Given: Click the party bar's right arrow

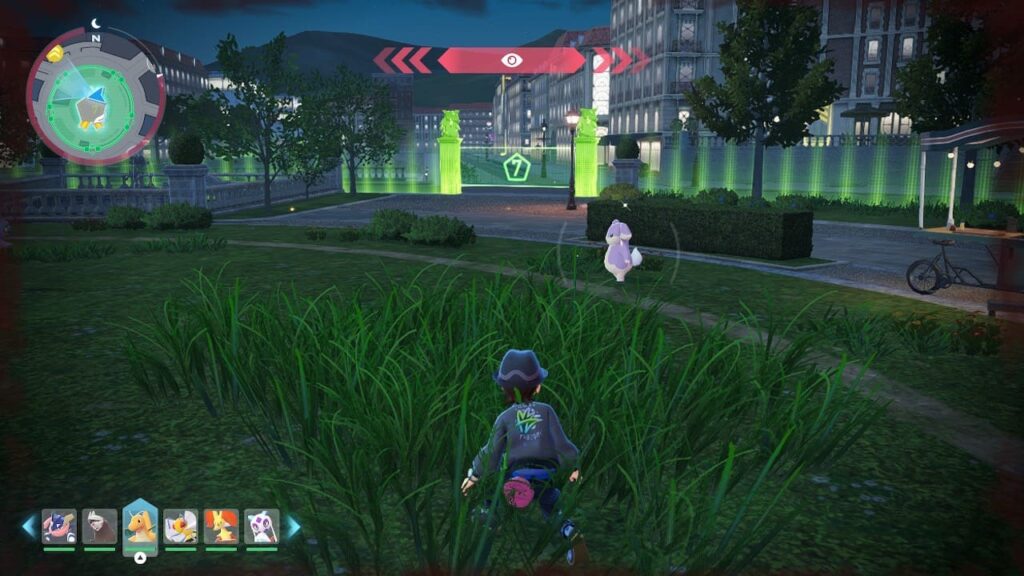Looking at the screenshot, I should (x=294, y=526).
